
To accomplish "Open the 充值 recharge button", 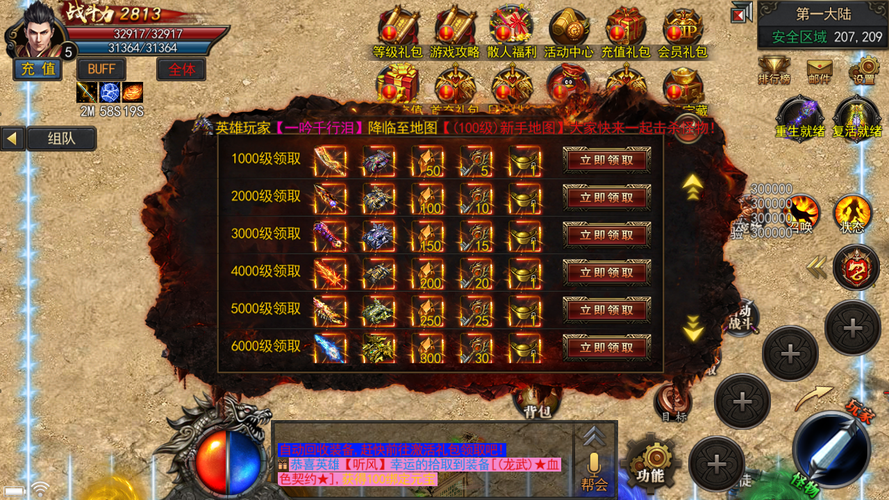I will point(38,69).
